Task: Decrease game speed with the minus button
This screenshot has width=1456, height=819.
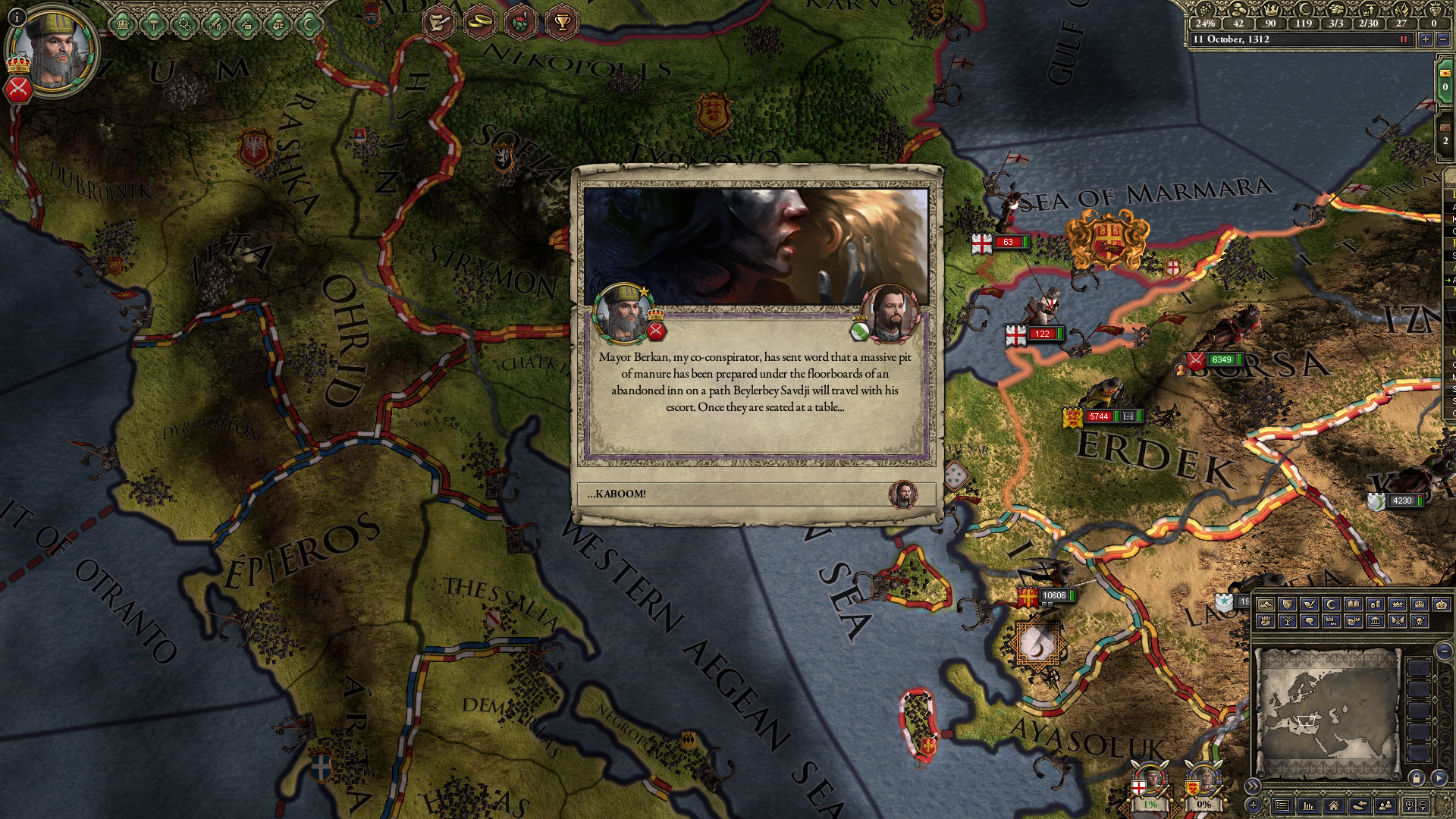Action: pyautogui.click(x=1442, y=39)
